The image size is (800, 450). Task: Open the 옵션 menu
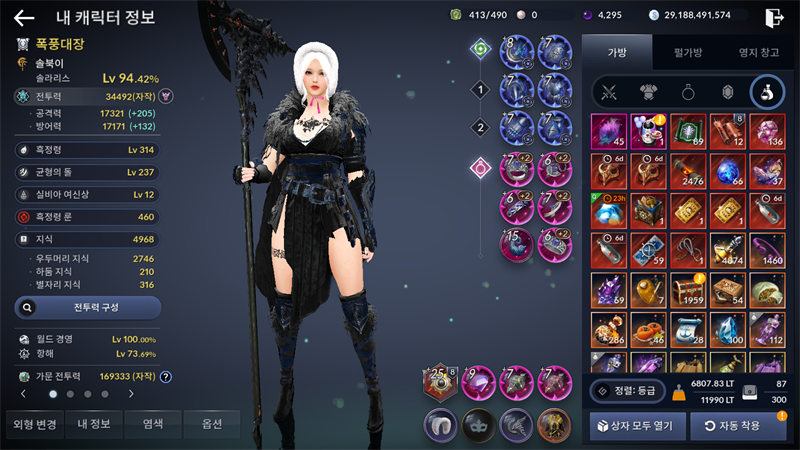pyautogui.click(x=211, y=424)
